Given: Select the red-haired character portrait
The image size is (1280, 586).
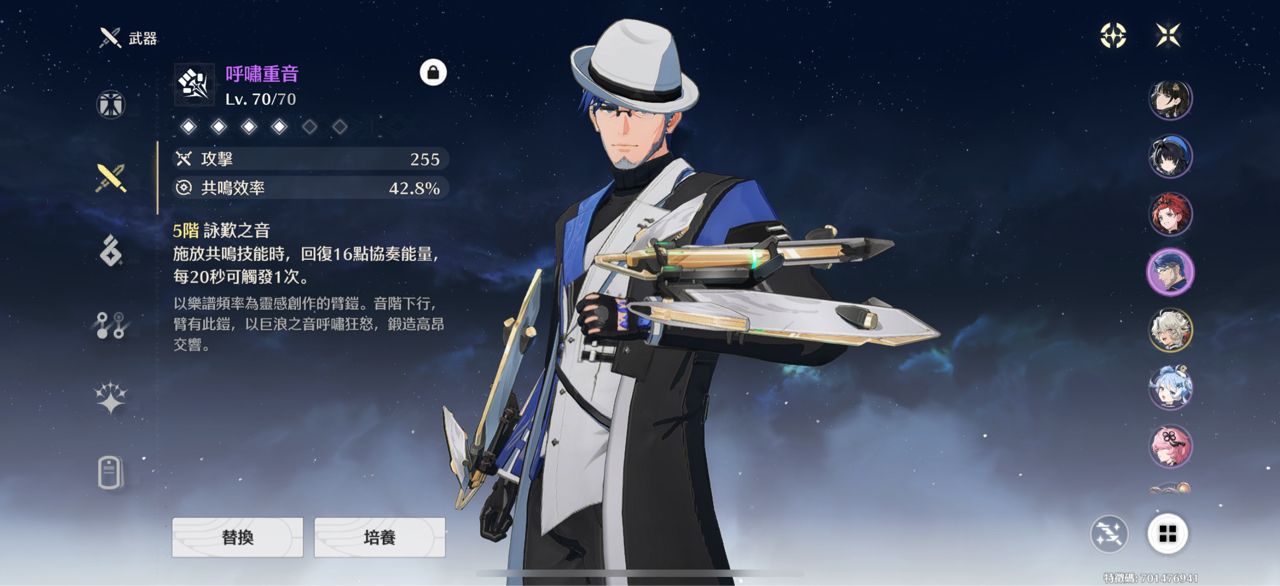Looking at the screenshot, I should tap(1170, 214).
